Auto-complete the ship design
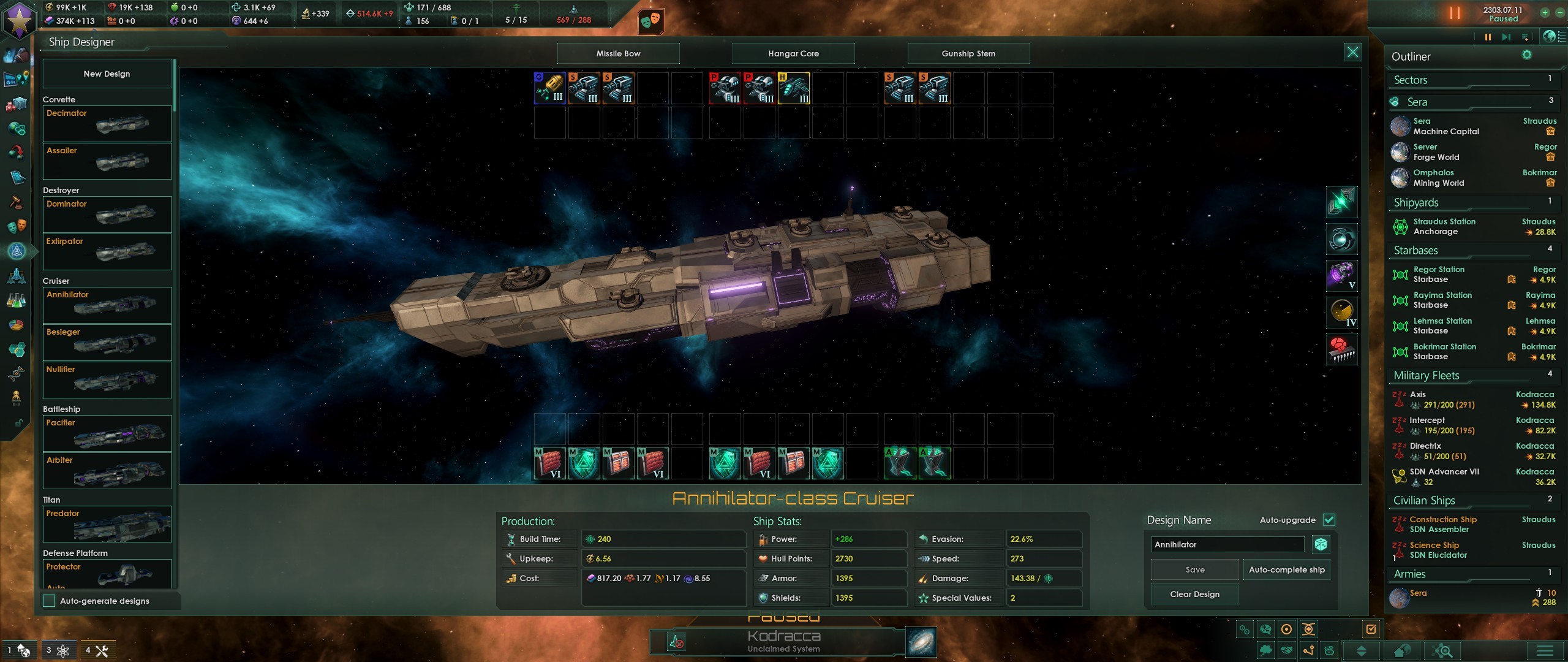The image size is (1568, 662). [1286, 569]
